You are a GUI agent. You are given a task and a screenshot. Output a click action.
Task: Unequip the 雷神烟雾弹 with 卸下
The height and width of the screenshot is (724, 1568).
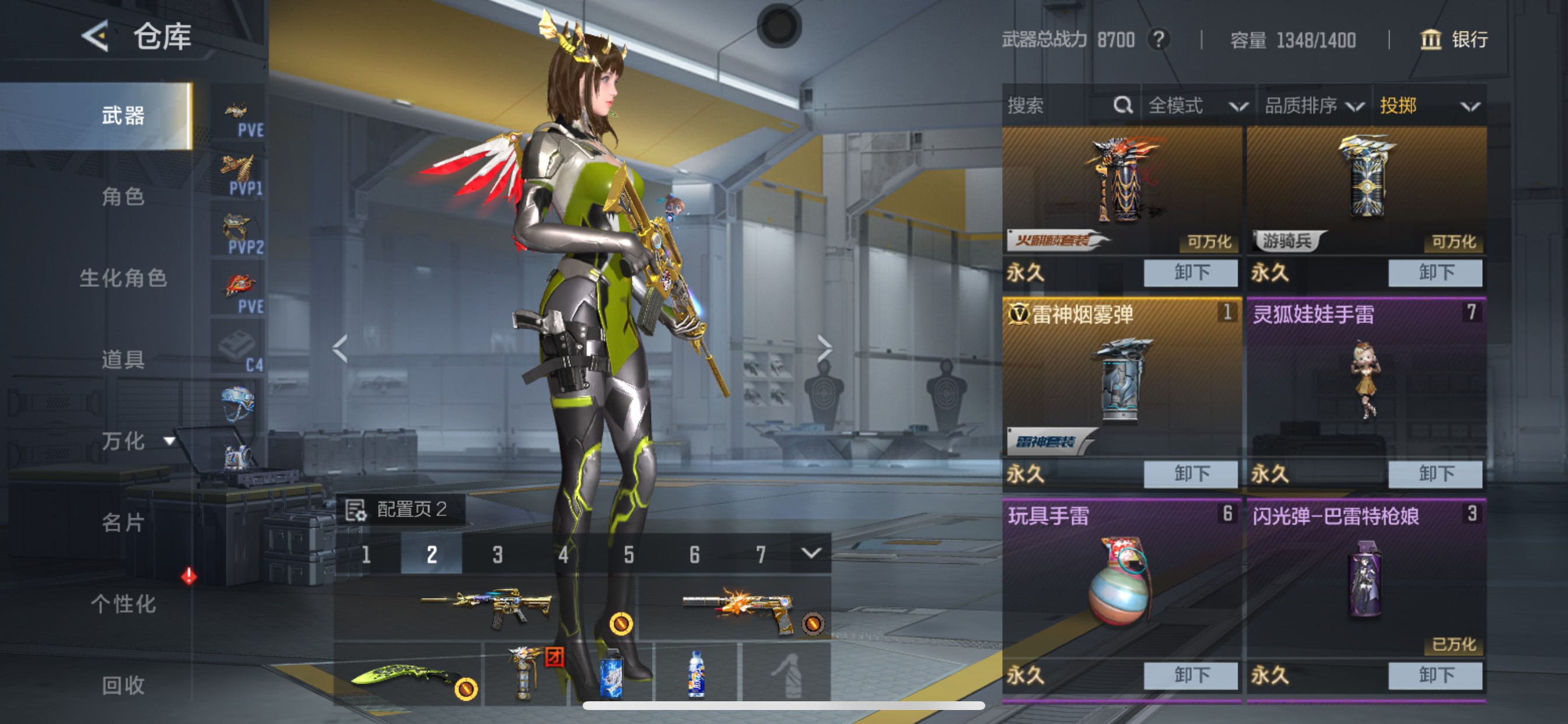coord(1190,473)
